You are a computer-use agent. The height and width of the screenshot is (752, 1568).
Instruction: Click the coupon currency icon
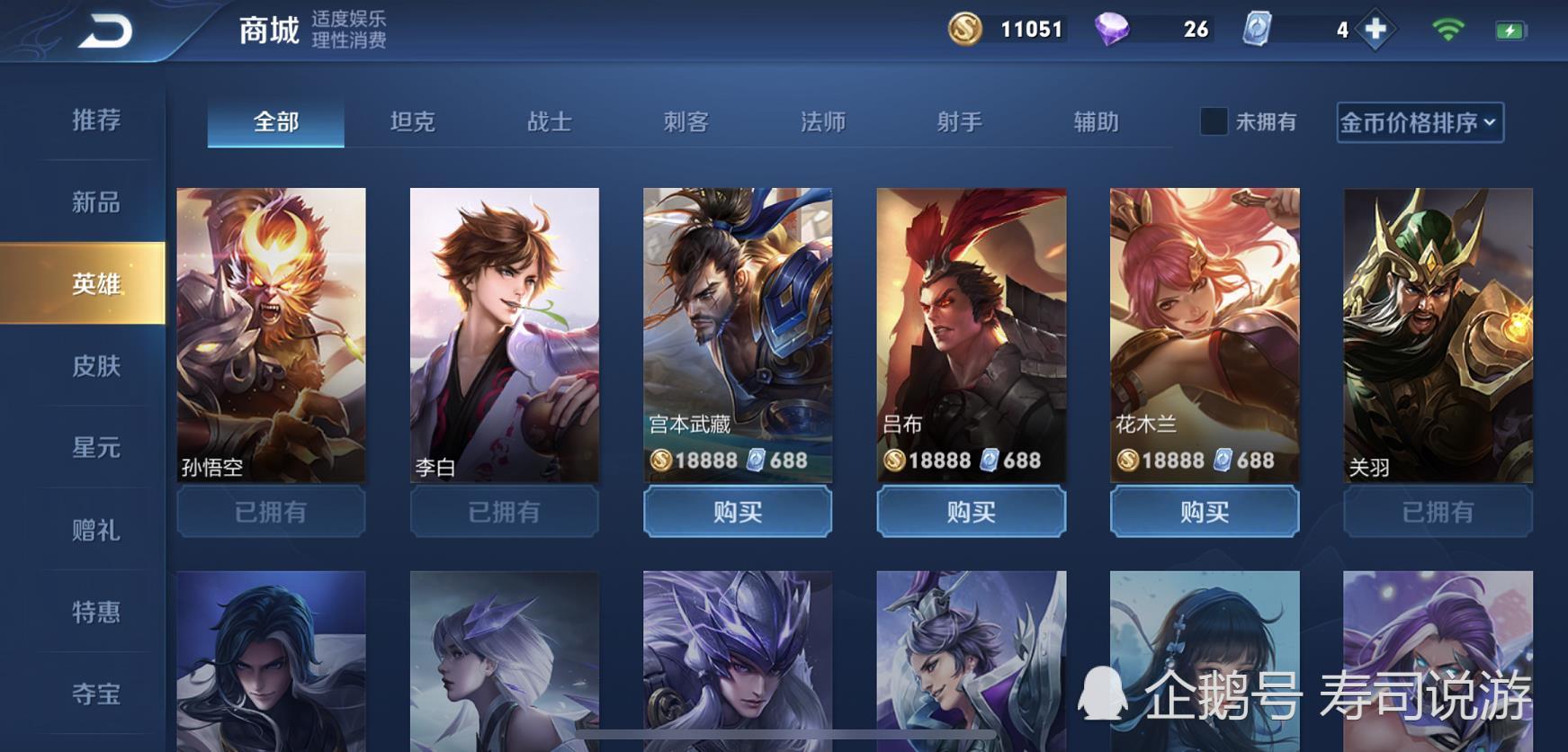point(1256,29)
